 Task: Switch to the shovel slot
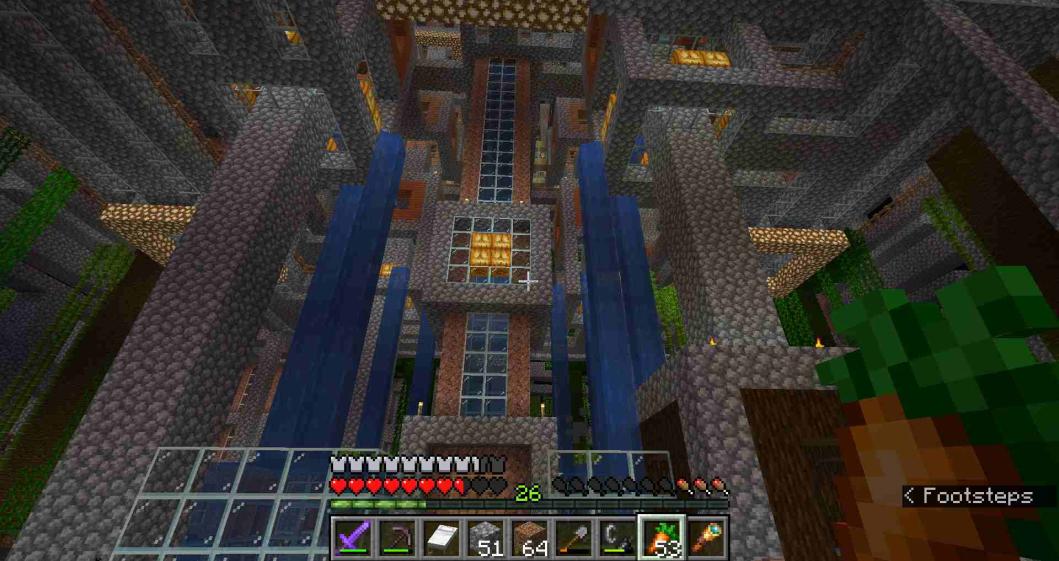tap(573, 538)
